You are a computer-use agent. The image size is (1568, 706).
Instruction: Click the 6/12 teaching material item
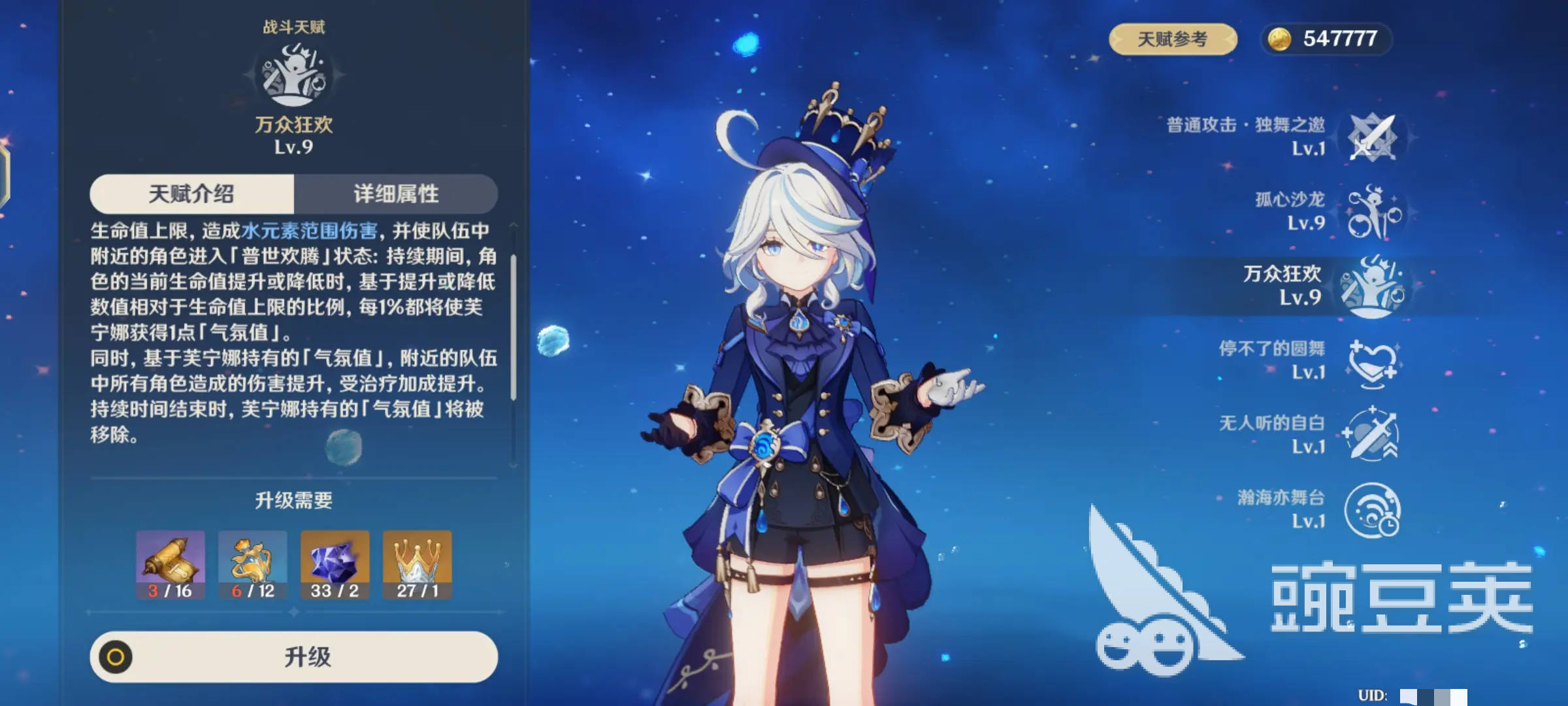[253, 563]
